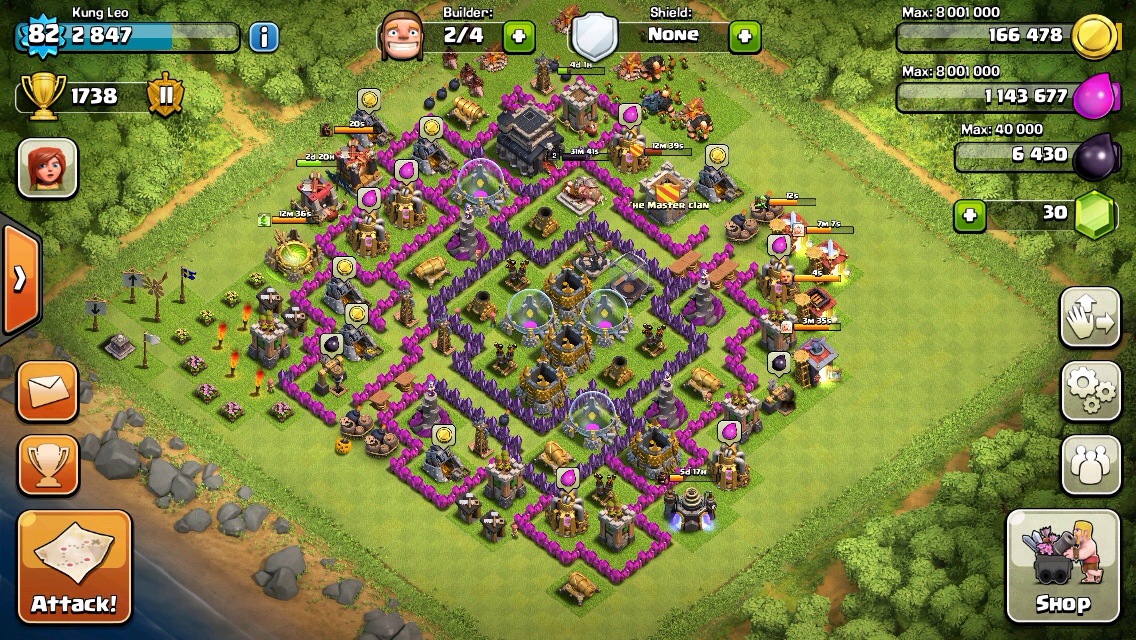Open the settings gears button
Viewport: 1136px width, 640px height.
point(1090,391)
